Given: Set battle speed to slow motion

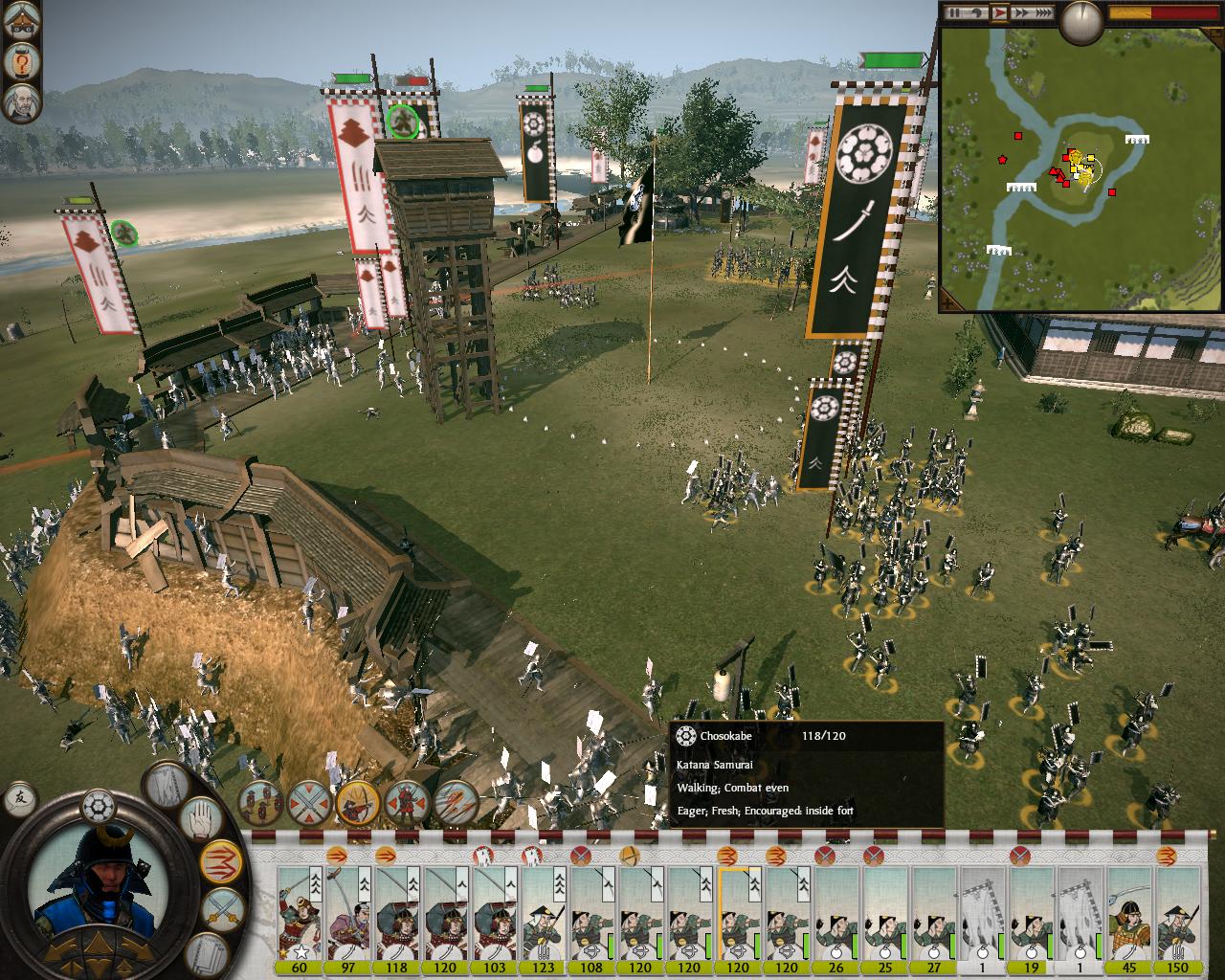Looking at the screenshot, I should click(x=979, y=13).
